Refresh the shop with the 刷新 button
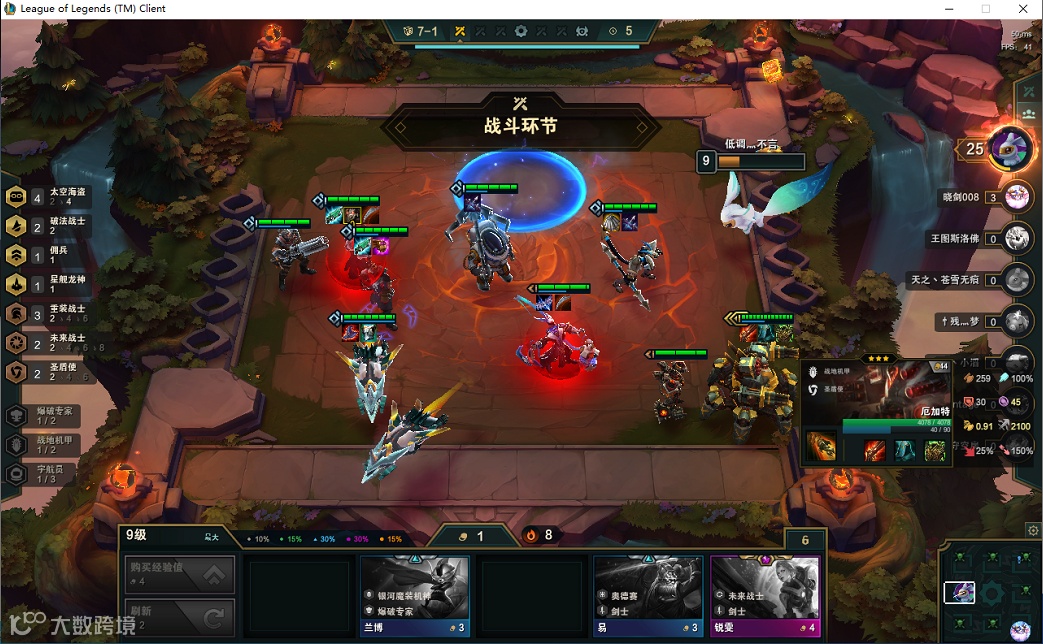The image size is (1043, 644). 181,617
